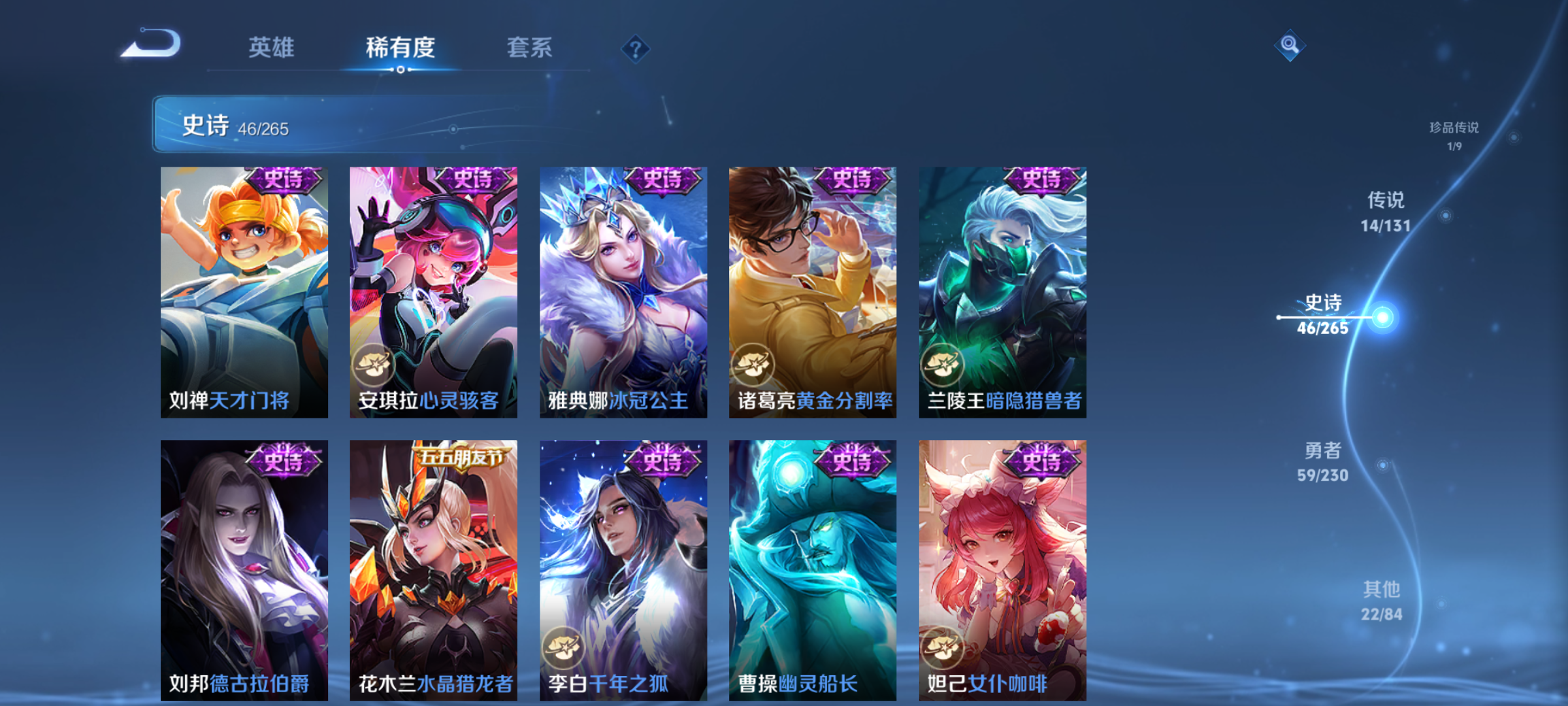The height and width of the screenshot is (706, 1568).
Task: View 花木兰 水晶猎龙者 skin card
Action: [x=433, y=570]
